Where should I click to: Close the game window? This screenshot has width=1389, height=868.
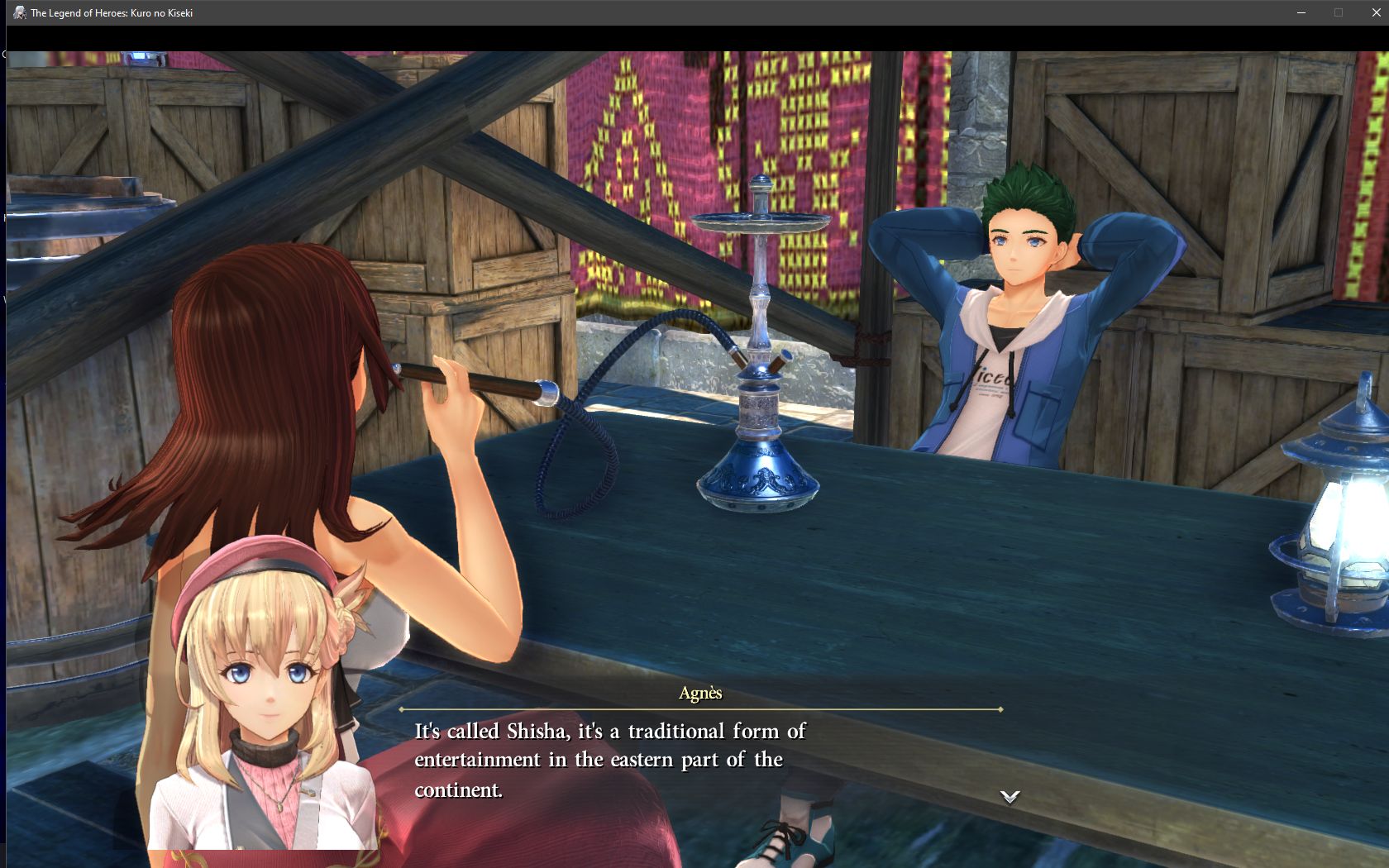point(1376,12)
